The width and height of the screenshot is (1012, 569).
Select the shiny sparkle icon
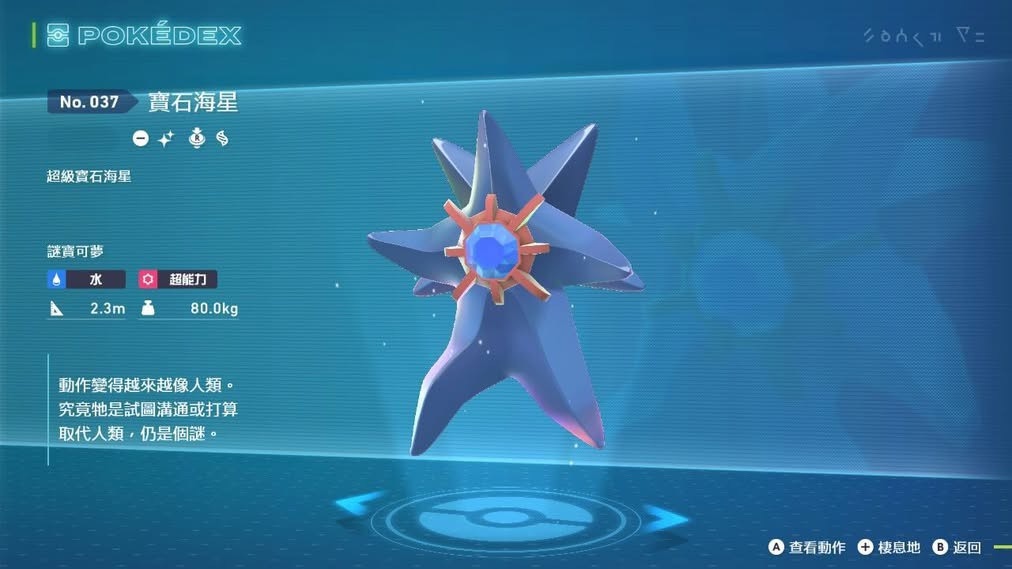click(x=166, y=139)
